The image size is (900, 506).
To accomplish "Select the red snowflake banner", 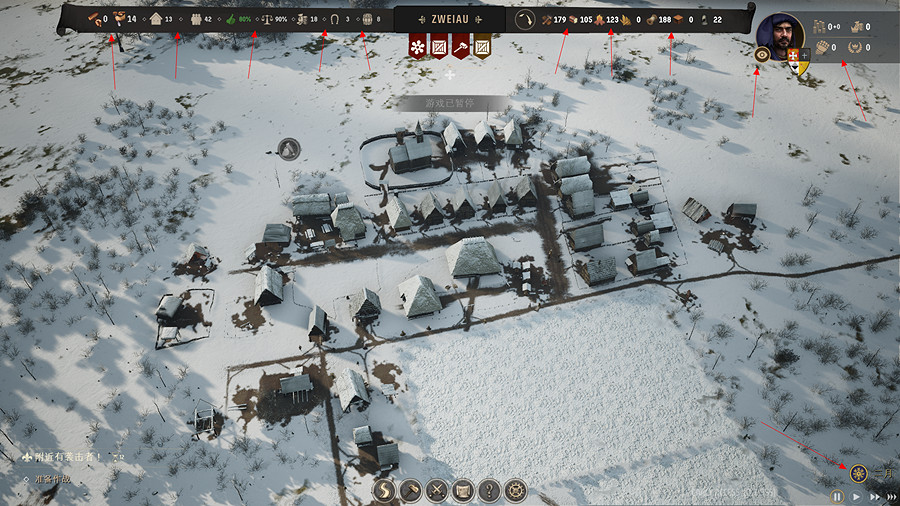I will coord(417,45).
